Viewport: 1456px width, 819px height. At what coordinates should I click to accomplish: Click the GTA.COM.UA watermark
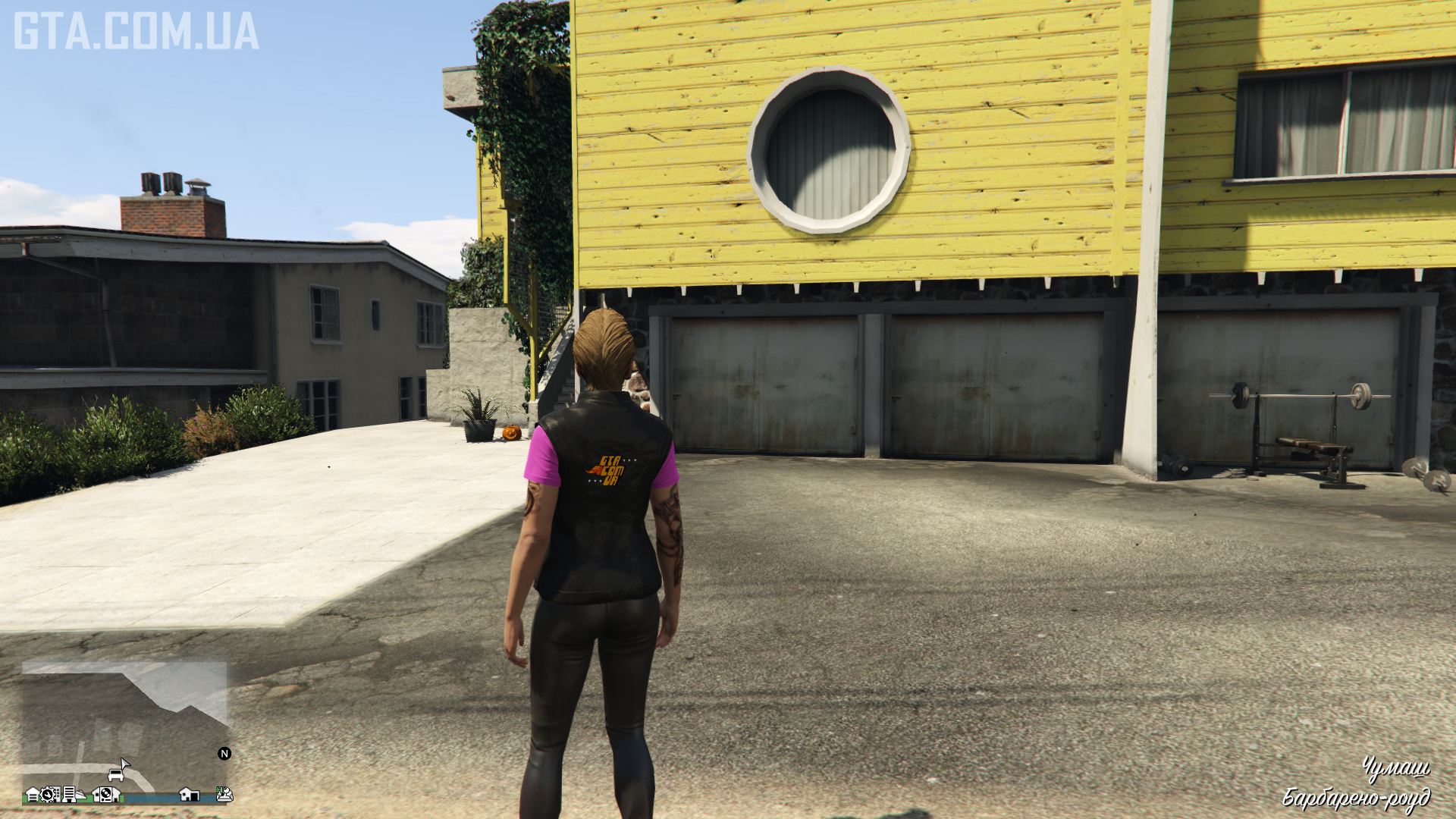coord(136,31)
